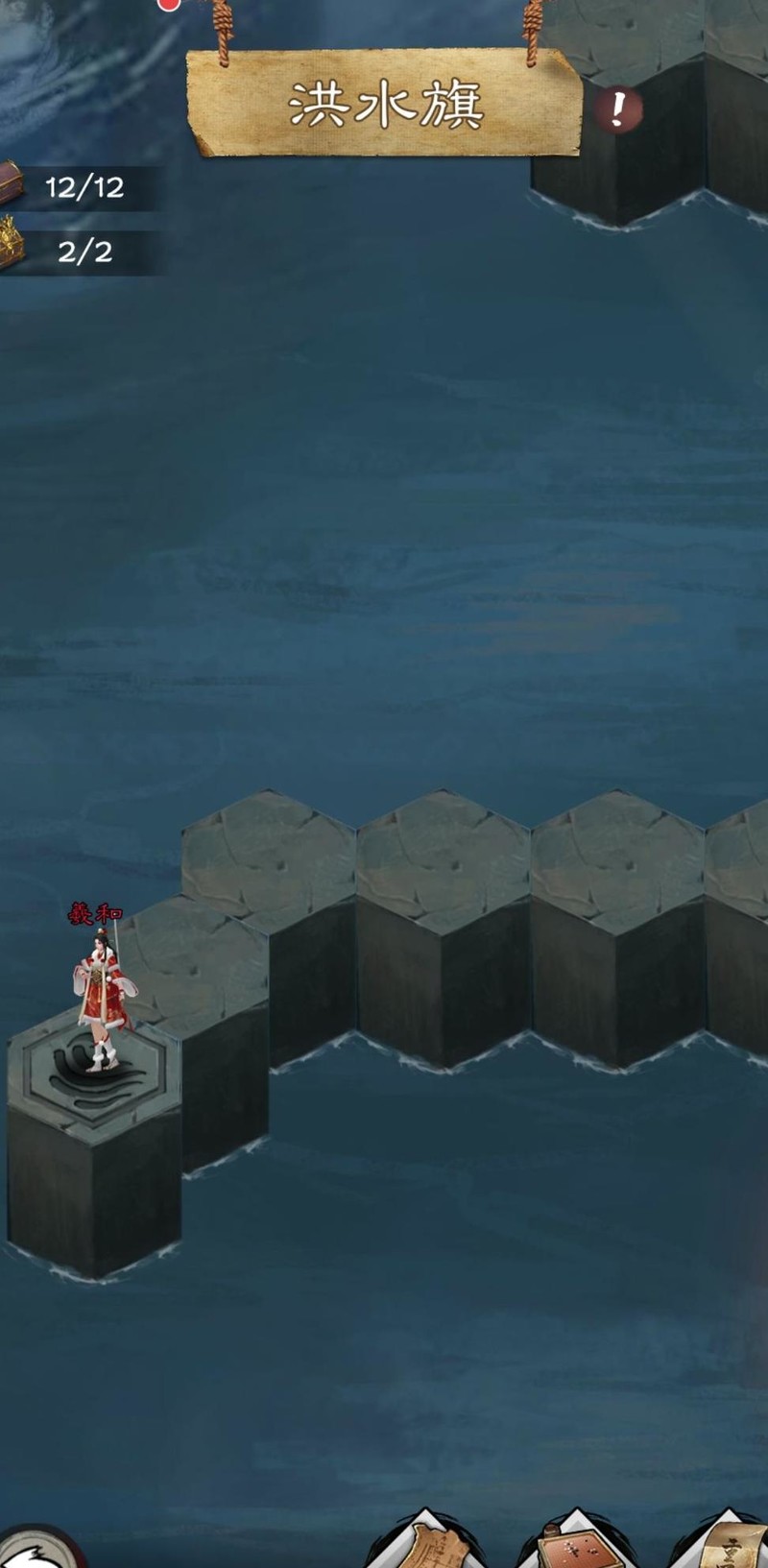Open the Go board icon

click(576, 1544)
